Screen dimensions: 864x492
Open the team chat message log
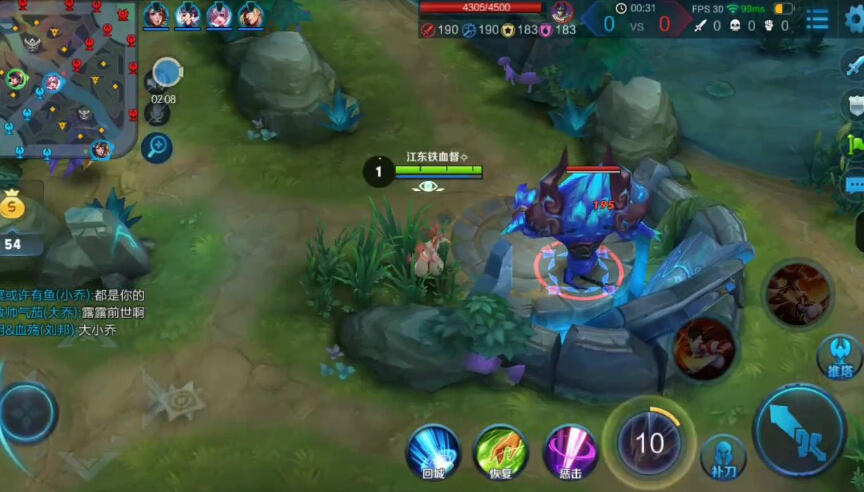[72, 312]
